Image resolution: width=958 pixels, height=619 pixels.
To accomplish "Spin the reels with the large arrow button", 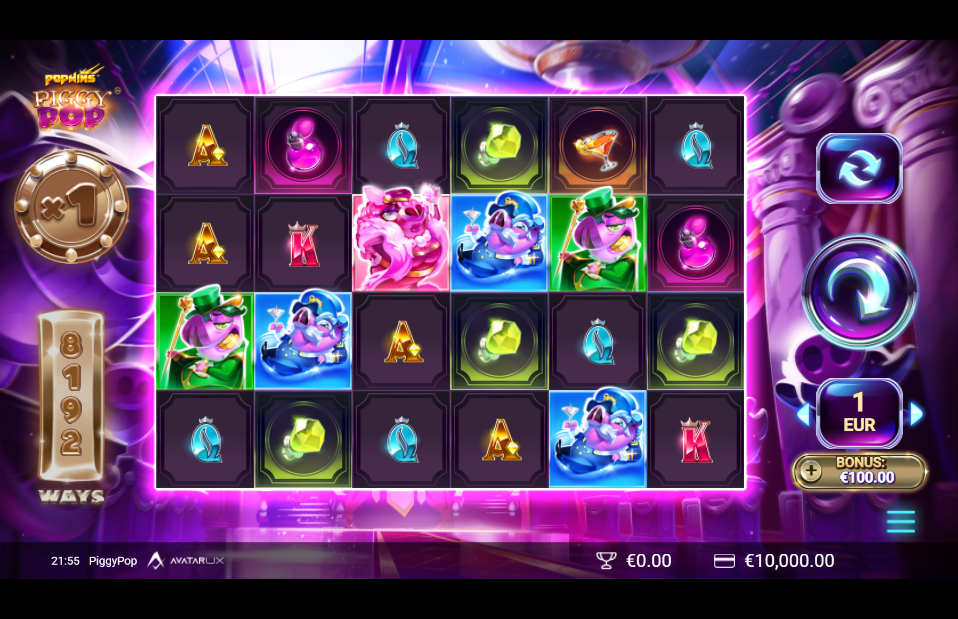I will (x=860, y=290).
